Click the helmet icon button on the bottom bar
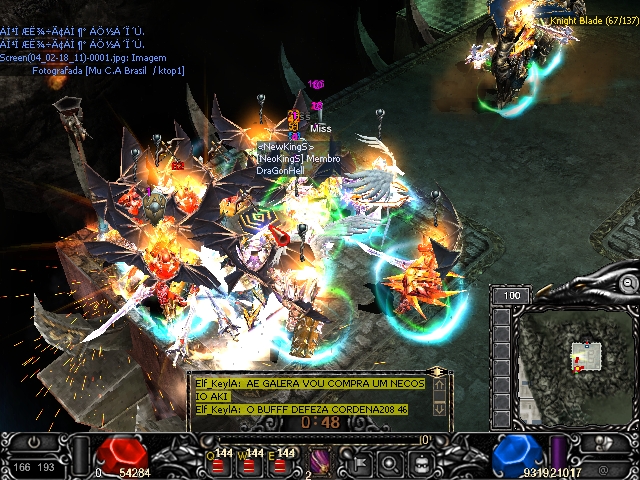The image size is (640, 480). coord(423,462)
